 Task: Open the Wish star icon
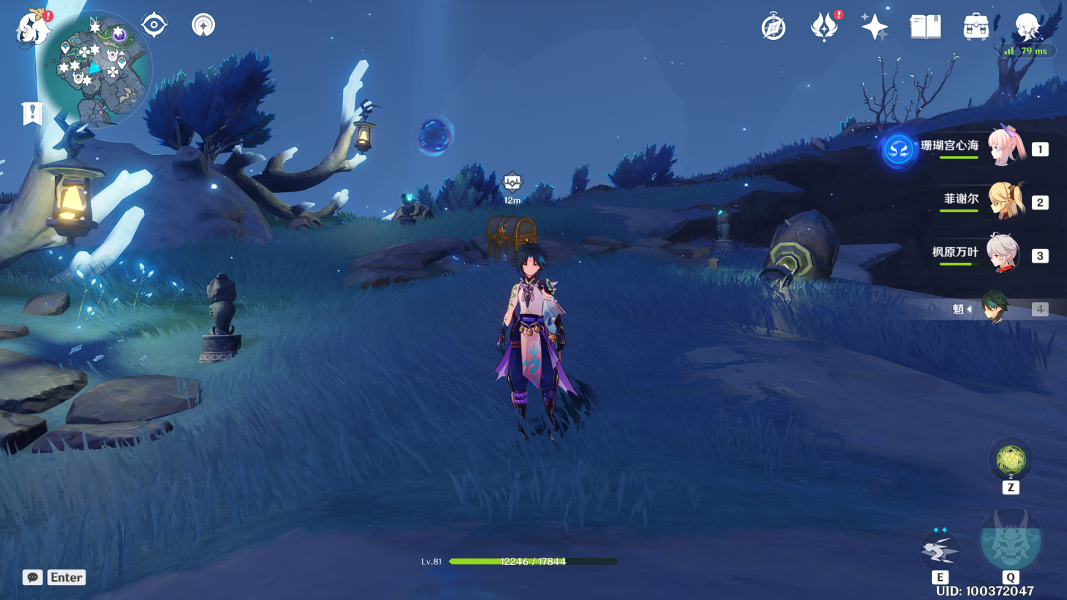pyautogui.click(x=875, y=27)
